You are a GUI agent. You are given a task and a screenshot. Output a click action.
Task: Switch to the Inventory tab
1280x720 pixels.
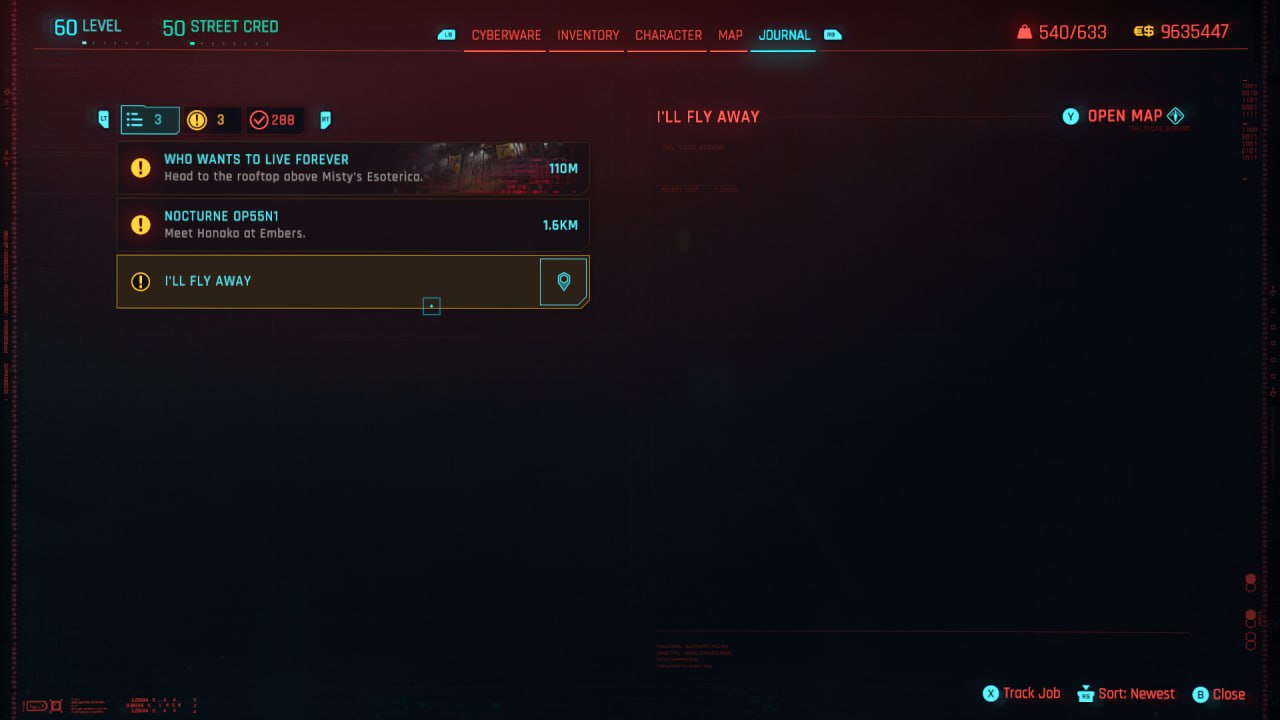588,35
